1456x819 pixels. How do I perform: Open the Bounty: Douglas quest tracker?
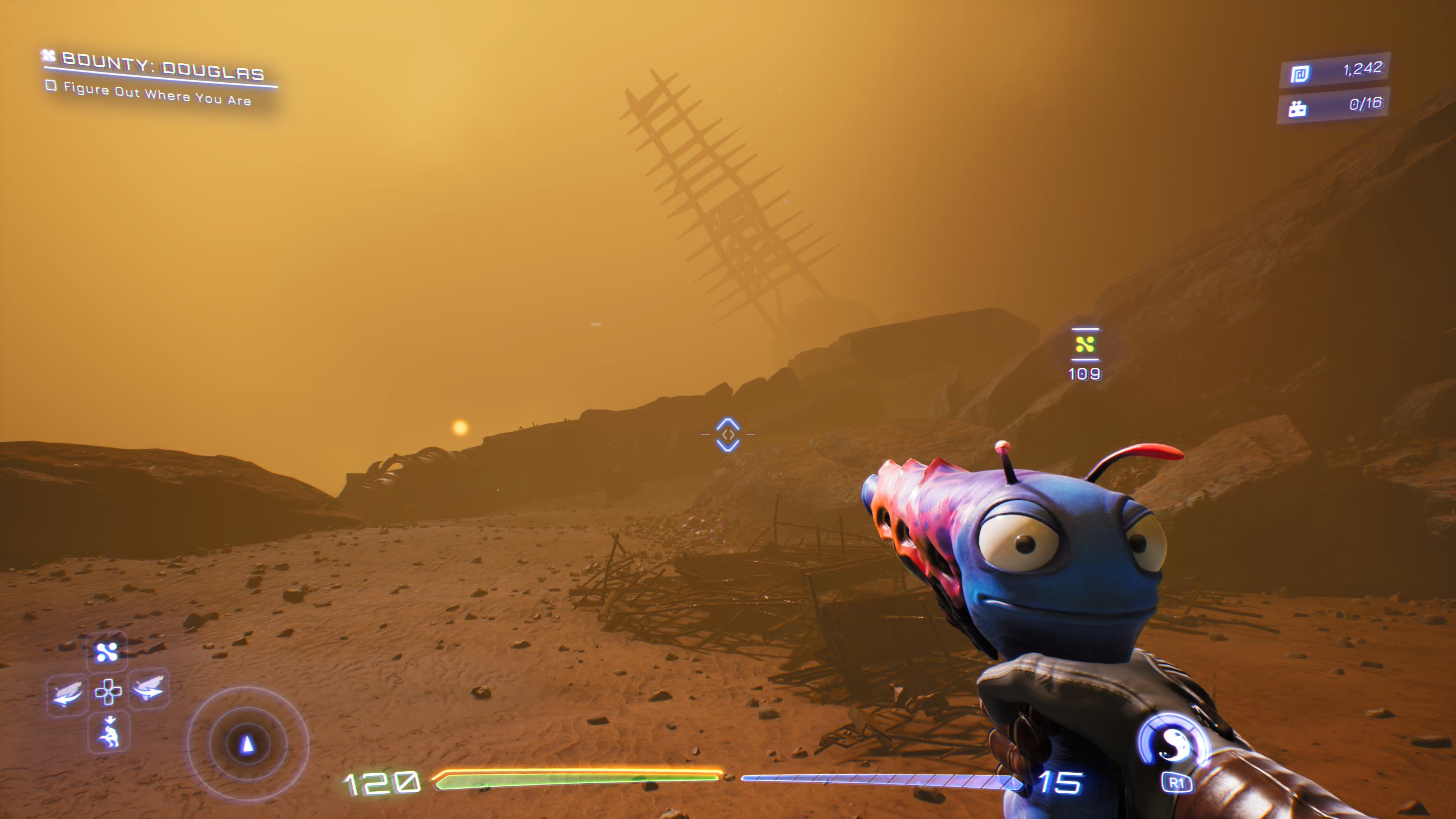coord(162,67)
